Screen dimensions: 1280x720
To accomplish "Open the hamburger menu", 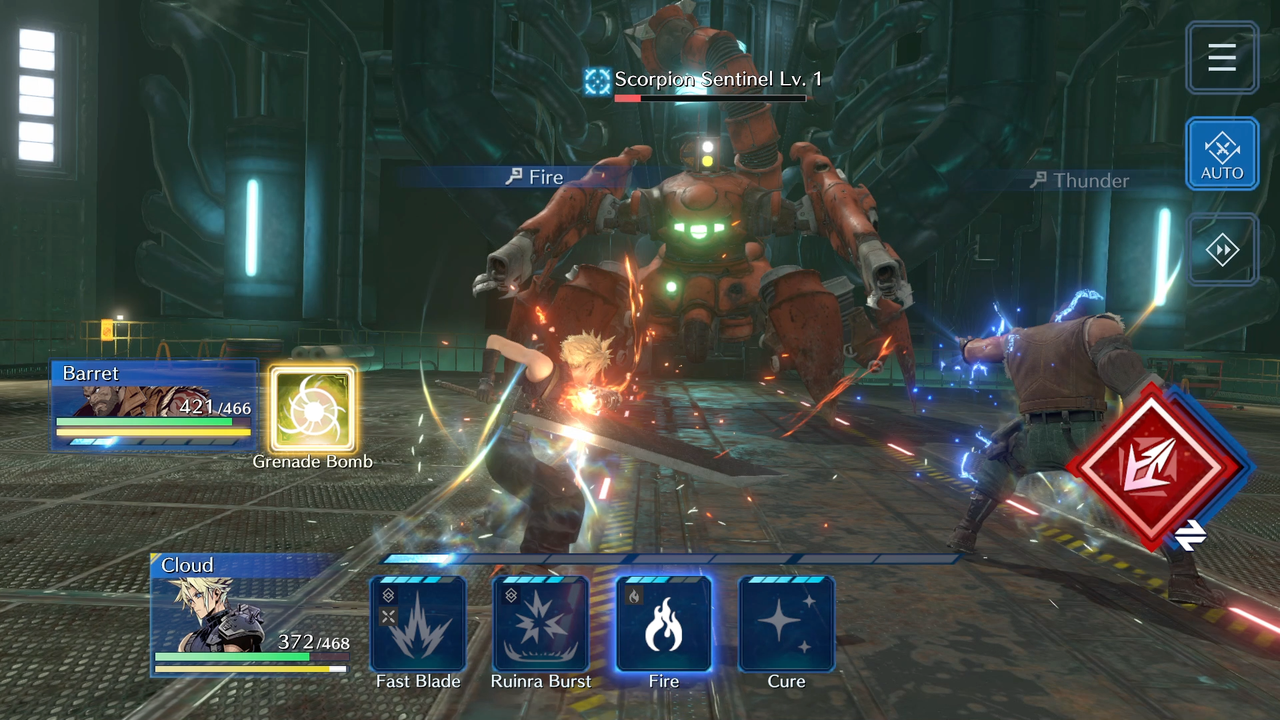I will pos(1222,58).
